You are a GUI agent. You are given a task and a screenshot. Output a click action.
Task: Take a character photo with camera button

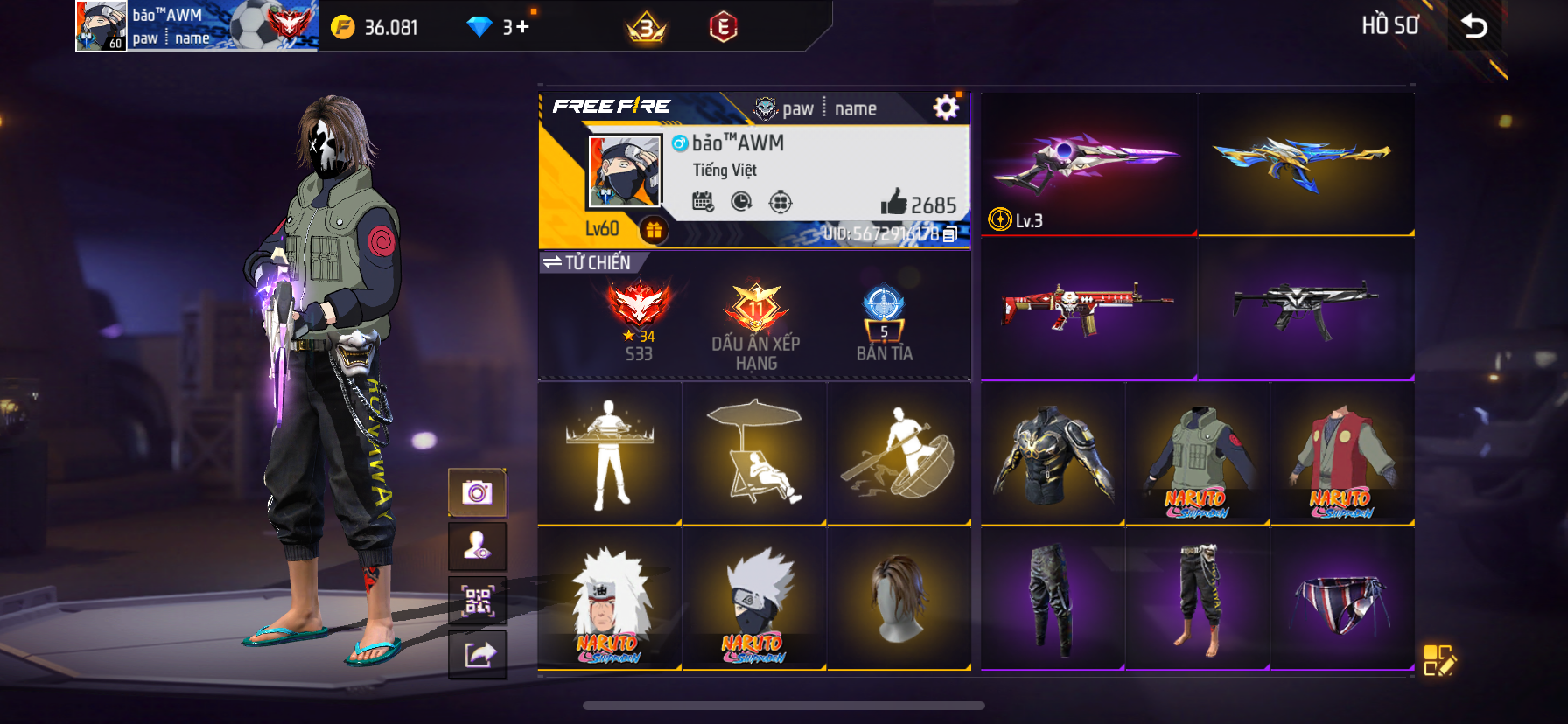[477, 492]
